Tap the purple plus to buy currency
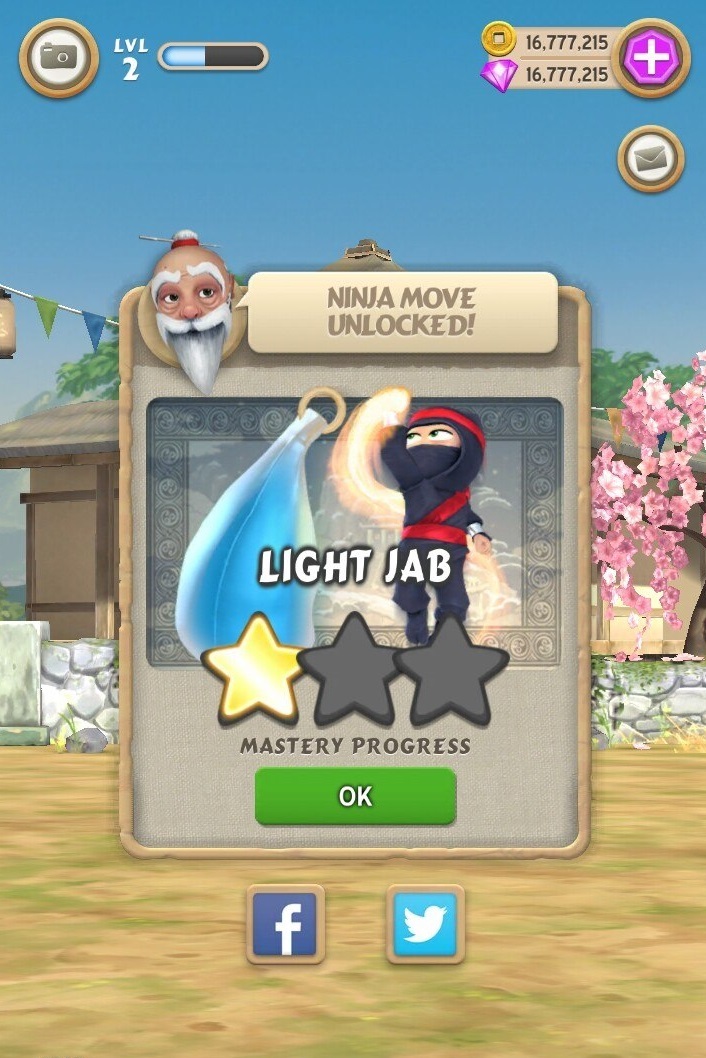Screen dimensions: 706x1058 (650, 58)
